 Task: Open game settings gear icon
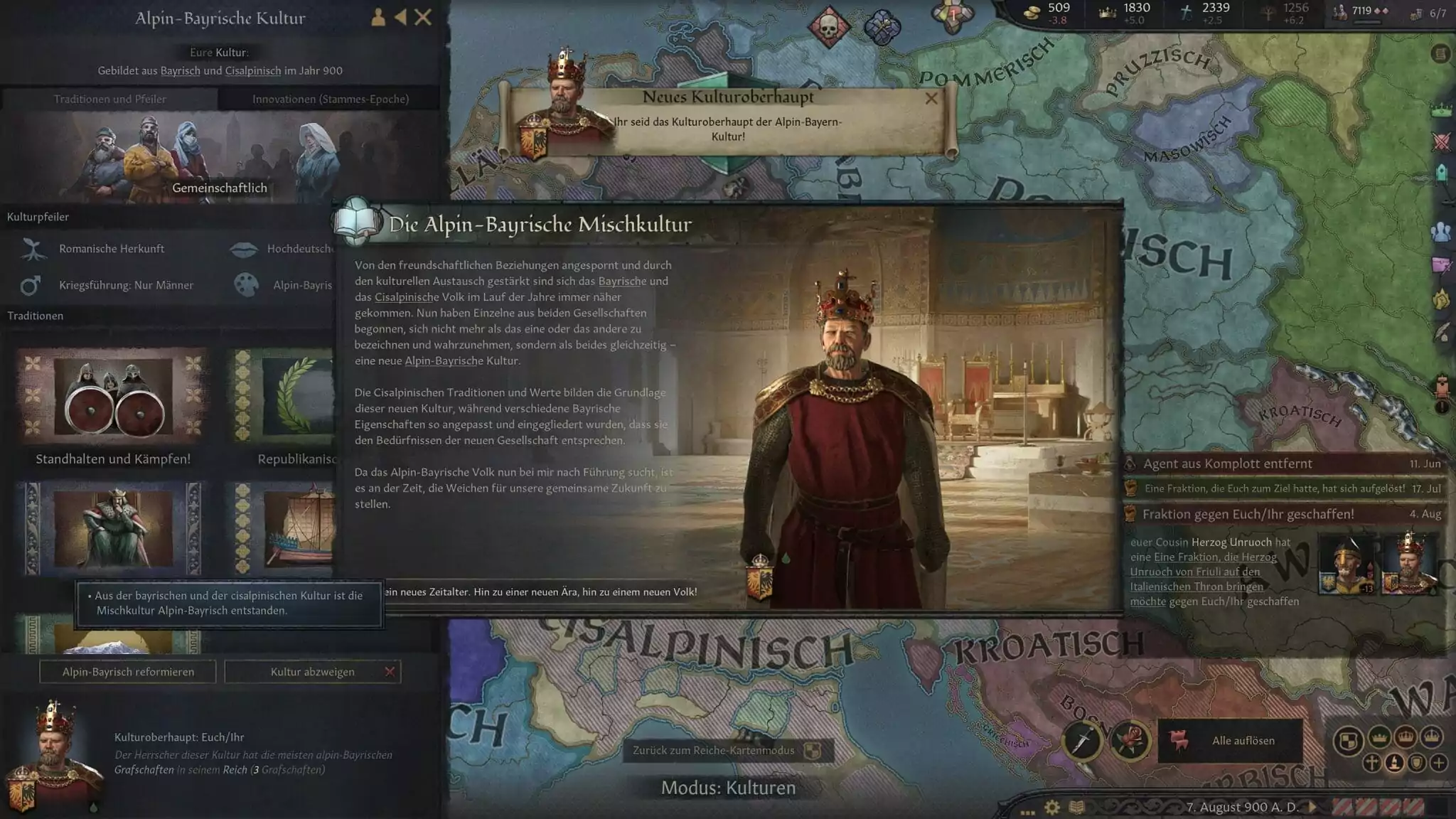click(x=1052, y=808)
